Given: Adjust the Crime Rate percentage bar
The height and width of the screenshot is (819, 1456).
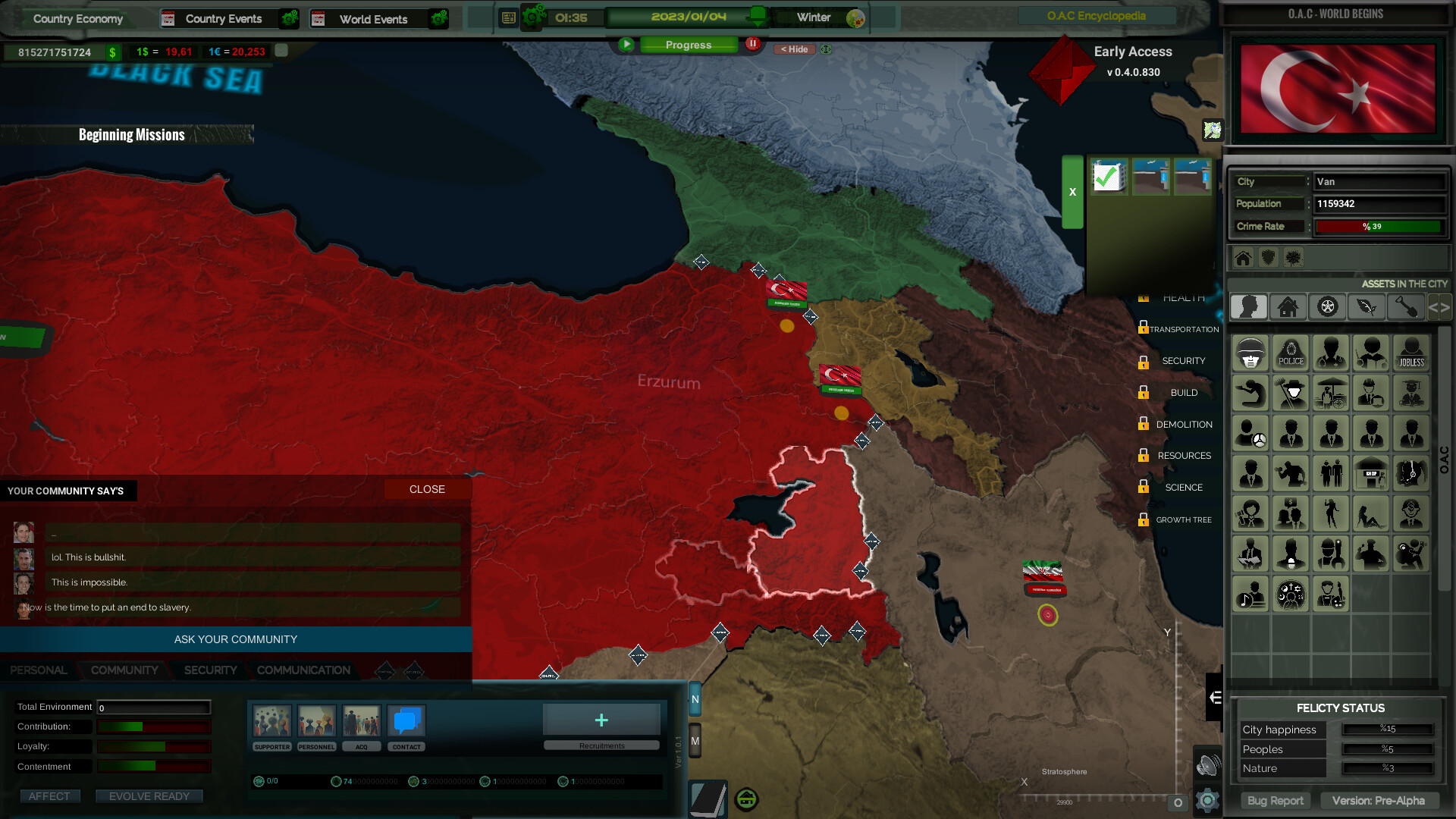Looking at the screenshot, I should click(1379, 226).
